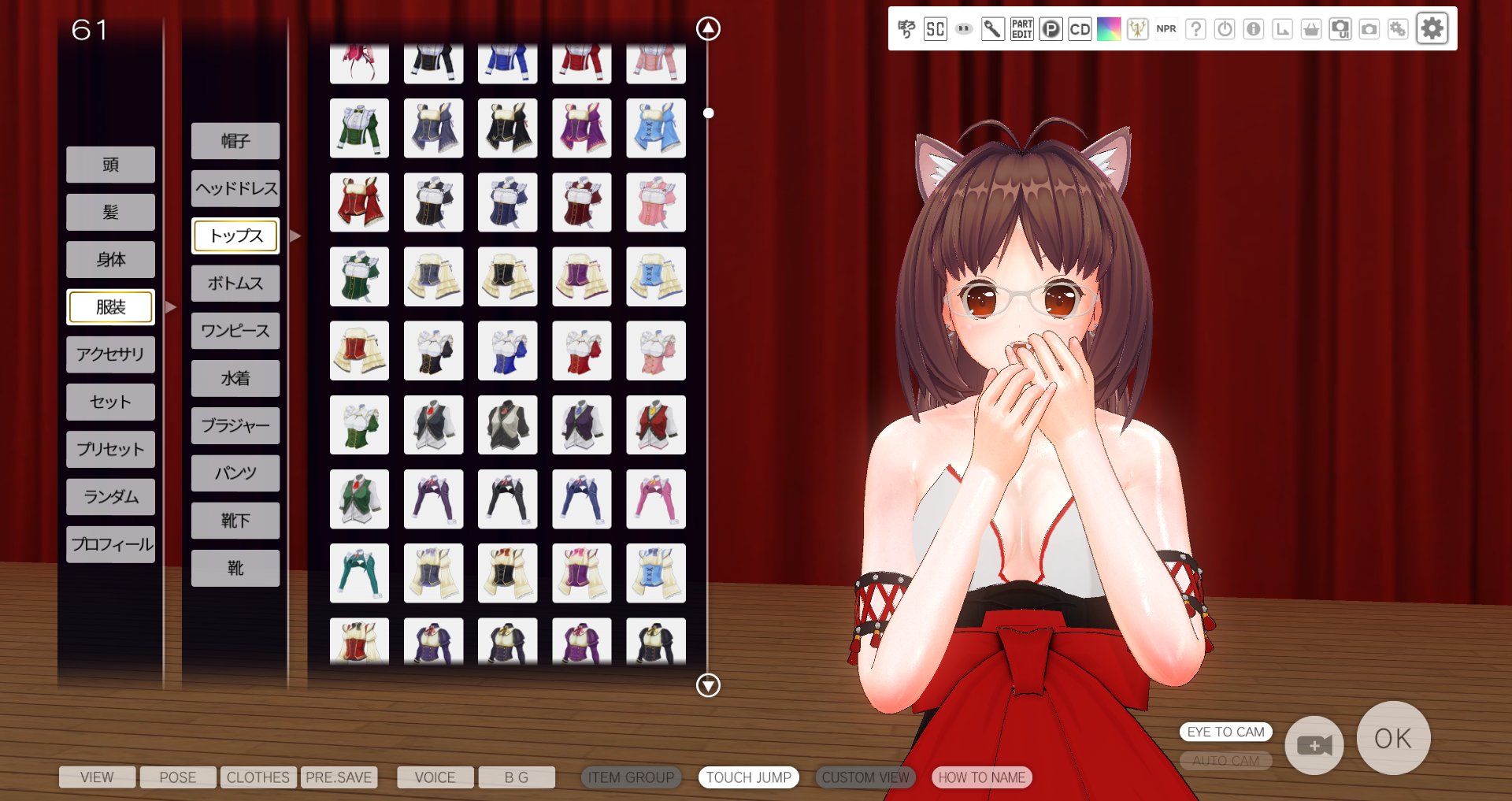The image size is (1512, 801).
Task: Click the rainbow color gradient icon
Action: point(1110,29)
